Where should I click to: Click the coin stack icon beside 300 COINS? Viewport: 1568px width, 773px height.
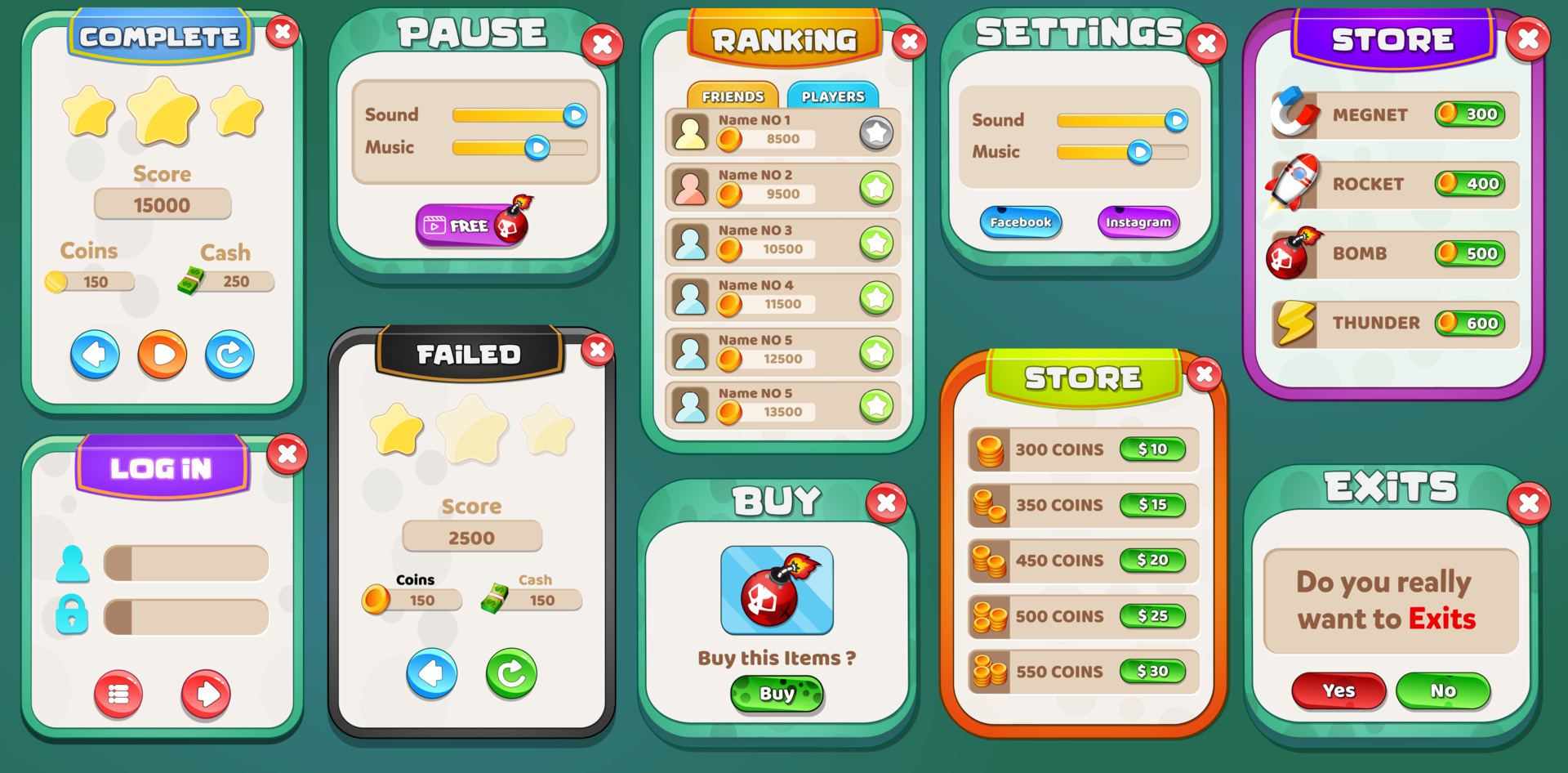click(991, 449)
